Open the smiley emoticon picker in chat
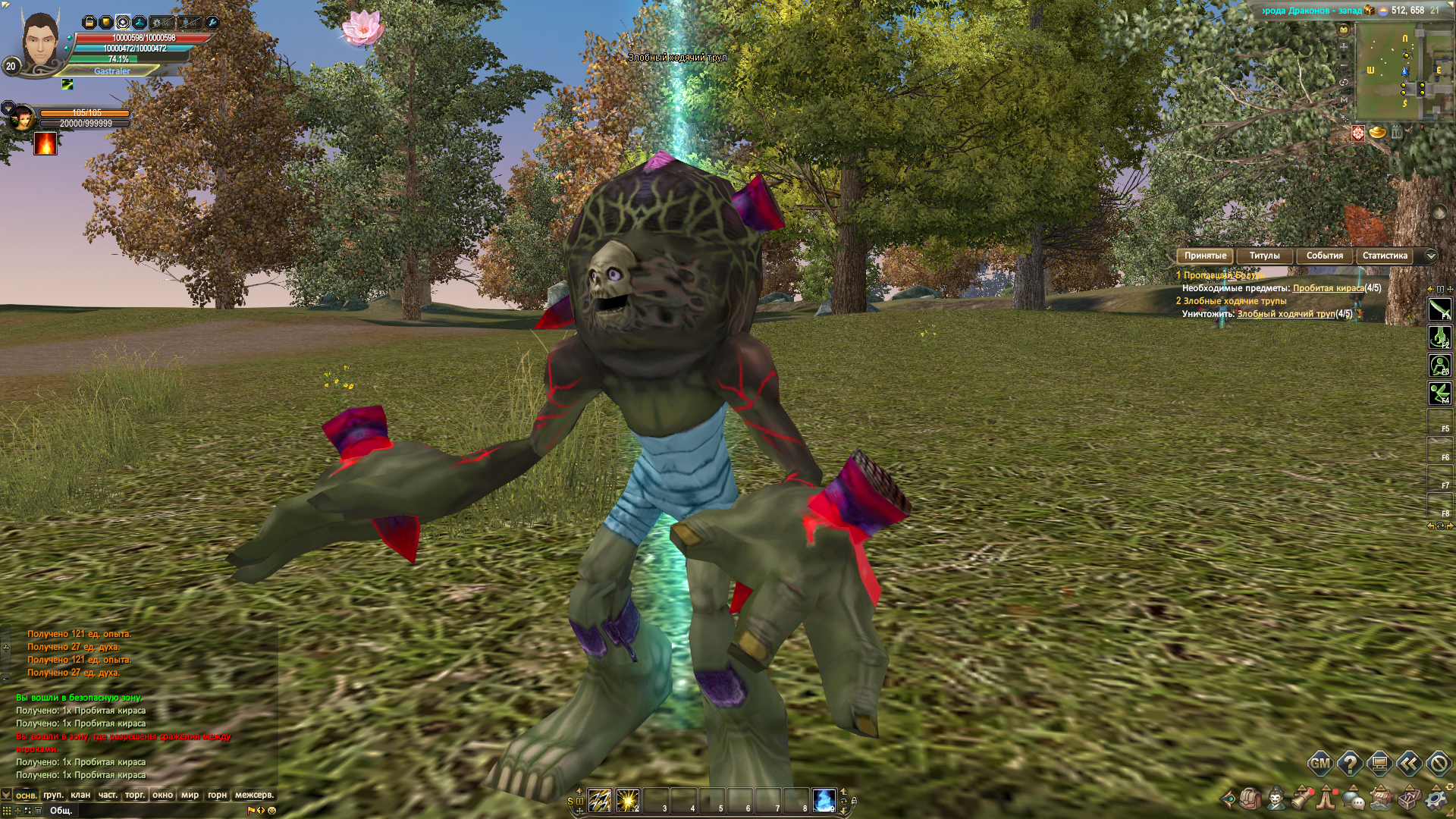This screenshot has width=1456, height=819. click(272, 811)
